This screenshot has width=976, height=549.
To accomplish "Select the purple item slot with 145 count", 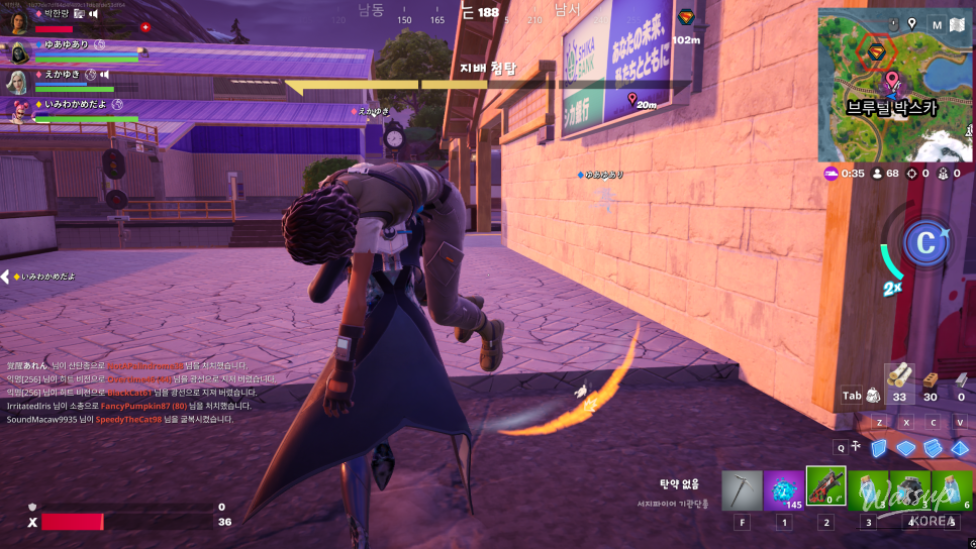I will click(x=784, y=489).
